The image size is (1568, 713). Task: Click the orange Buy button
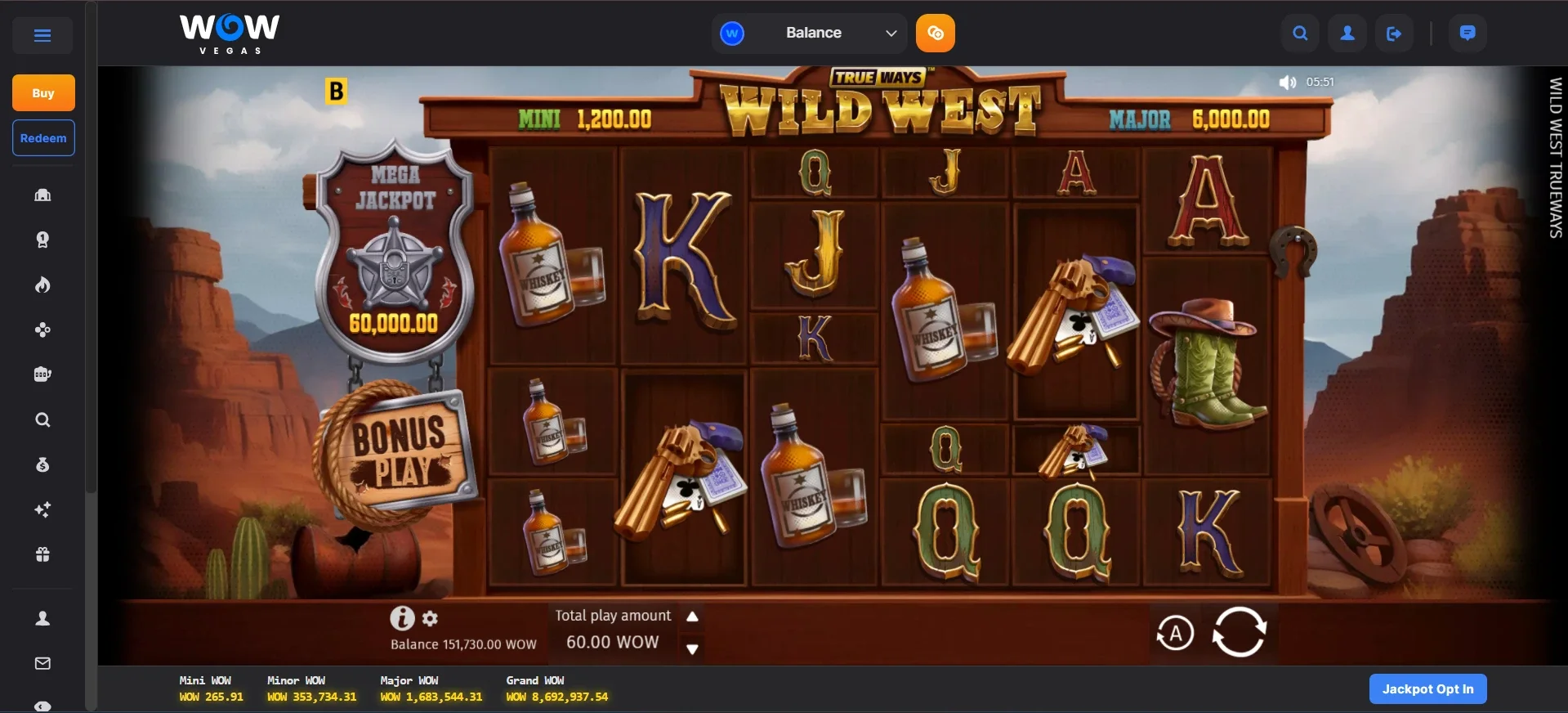click(43, 93)
